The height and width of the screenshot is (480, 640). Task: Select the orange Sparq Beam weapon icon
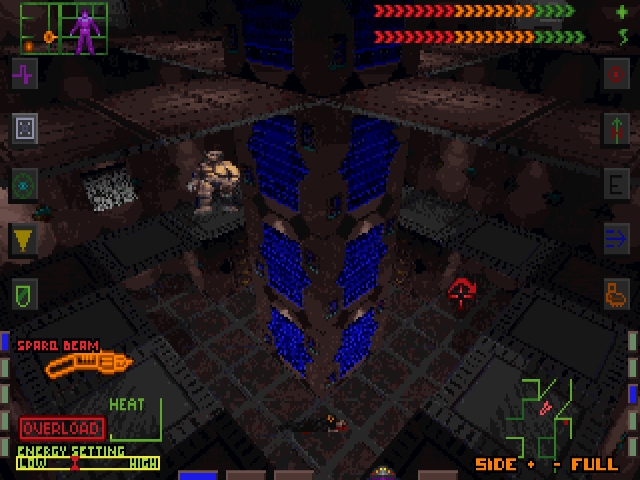(x=88, y=363)
